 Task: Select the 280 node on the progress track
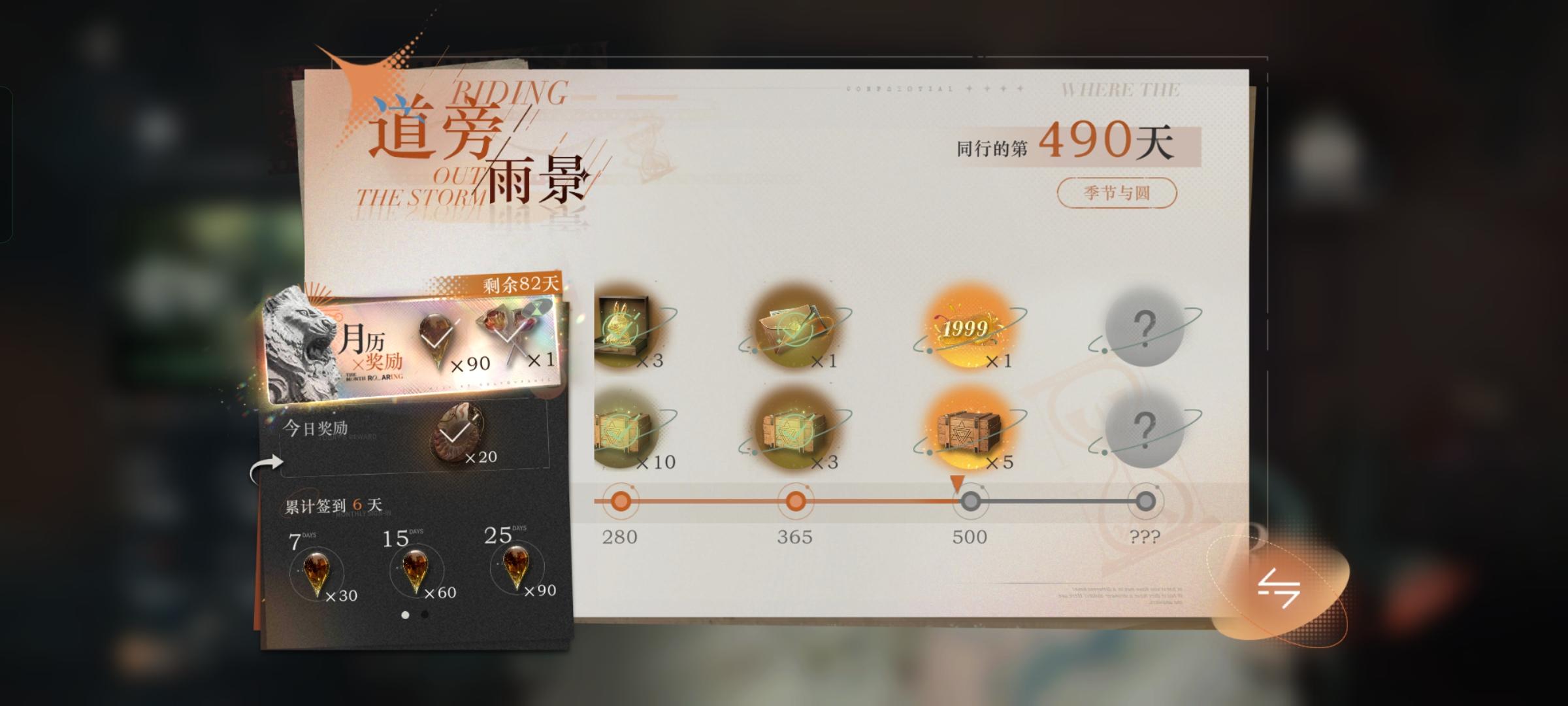point(622,500)
